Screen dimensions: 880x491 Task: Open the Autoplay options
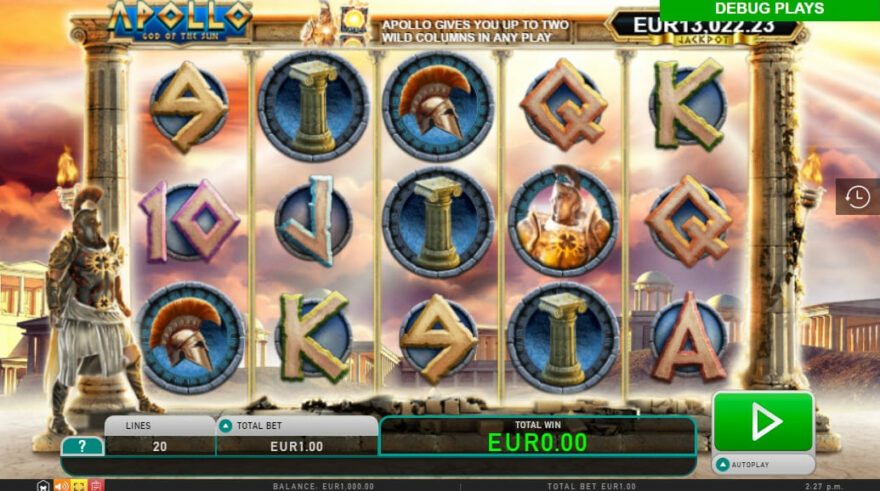763,465
